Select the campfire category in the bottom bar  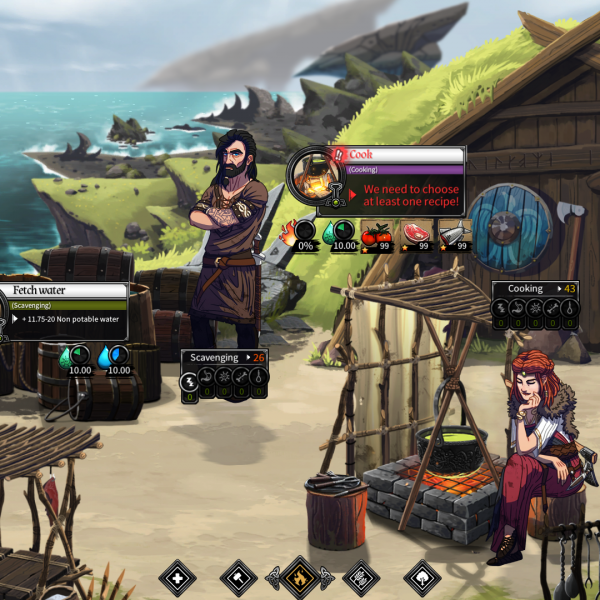point(299,578)
